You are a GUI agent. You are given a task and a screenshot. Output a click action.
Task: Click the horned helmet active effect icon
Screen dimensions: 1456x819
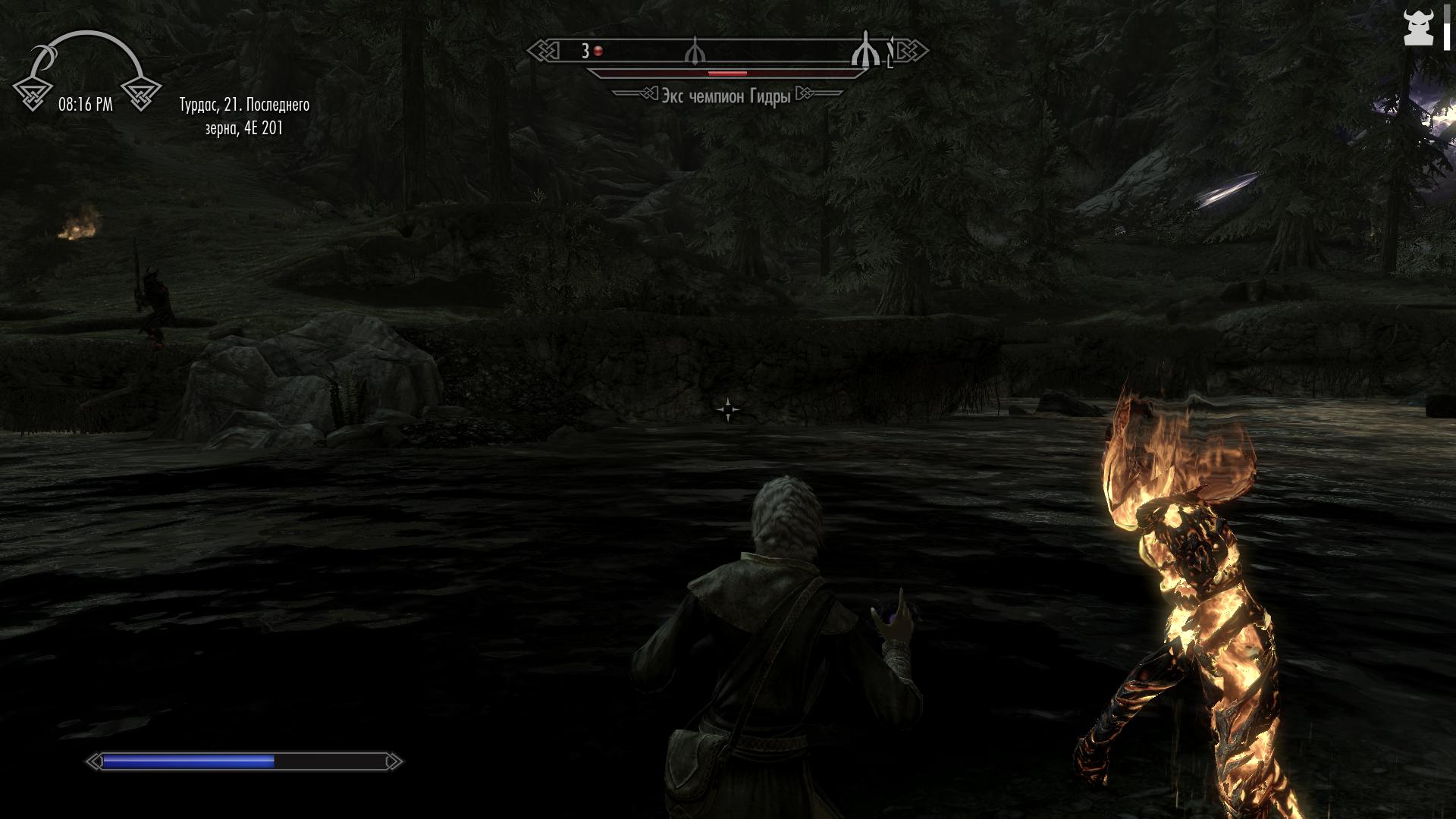(1417, 29)
